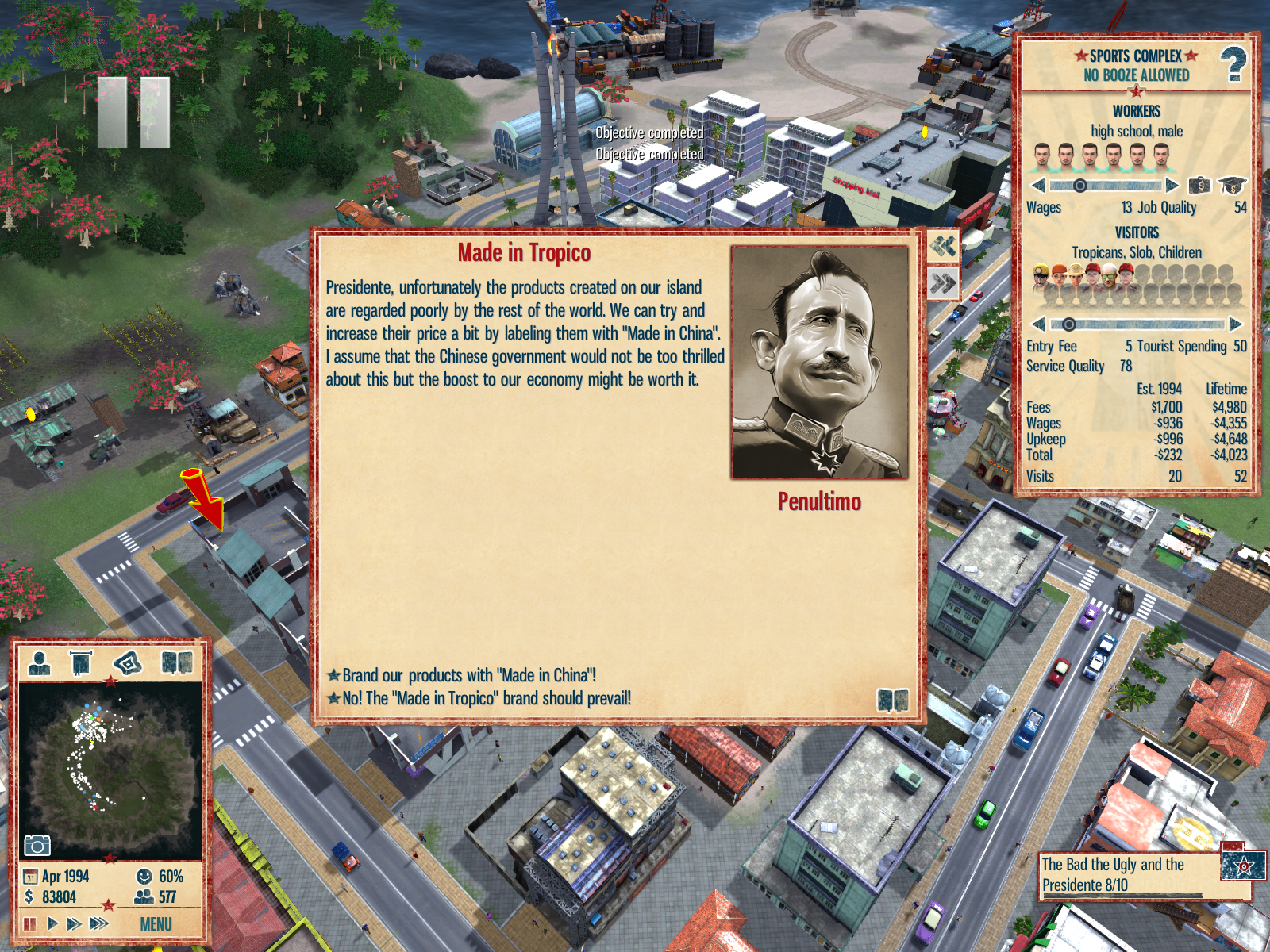
Task: Increase wages with the right arrow
Action: point(1172,186)
